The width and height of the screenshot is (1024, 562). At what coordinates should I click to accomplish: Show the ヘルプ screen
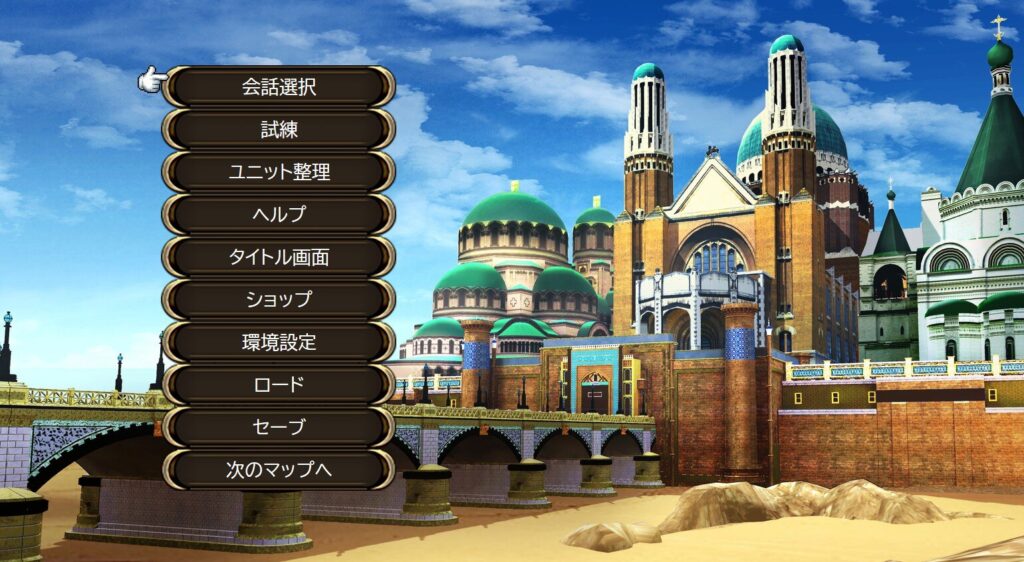pos(278,214)
